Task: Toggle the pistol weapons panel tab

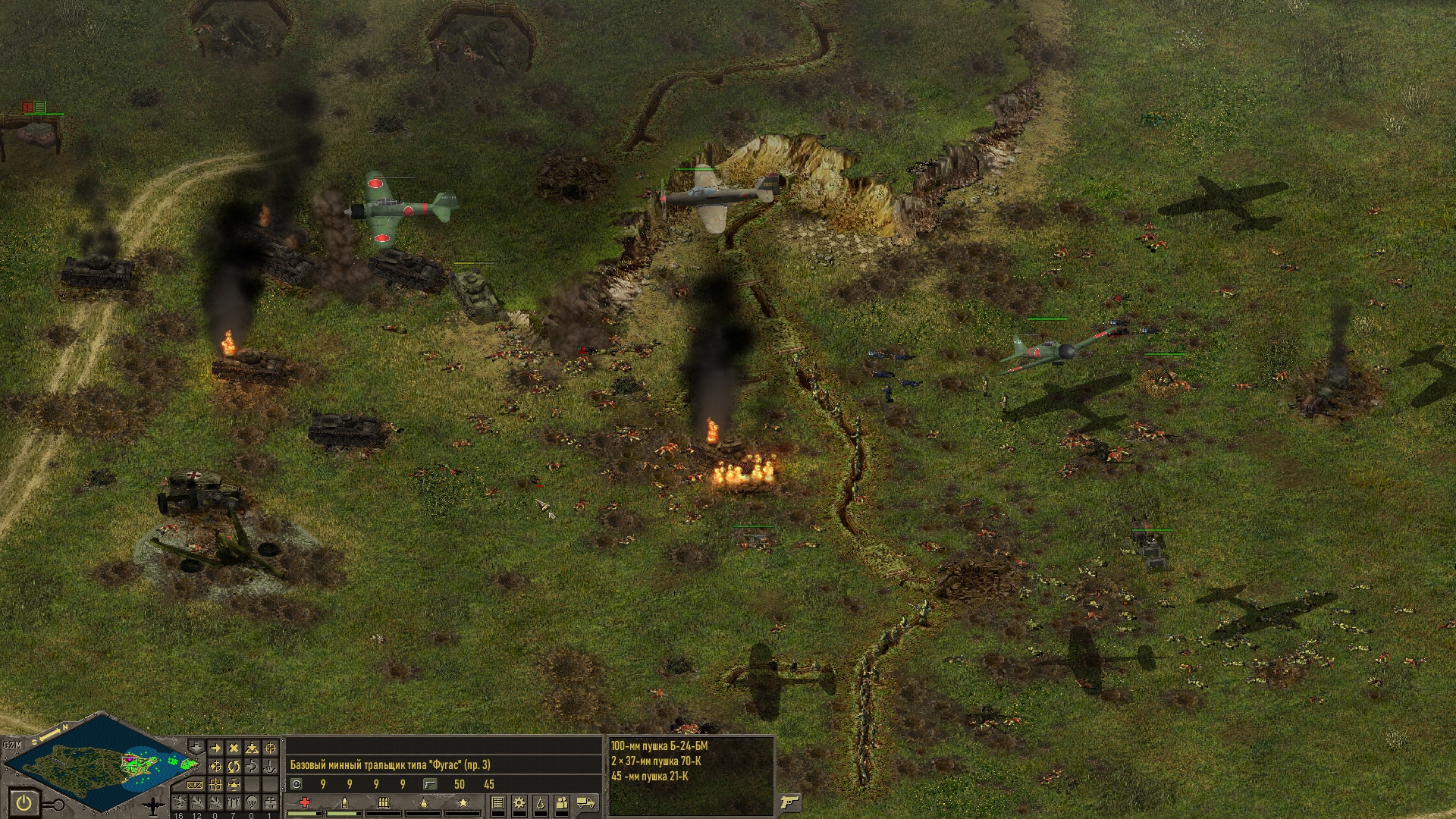Action: pyautogui.click(x=789, y=802)
